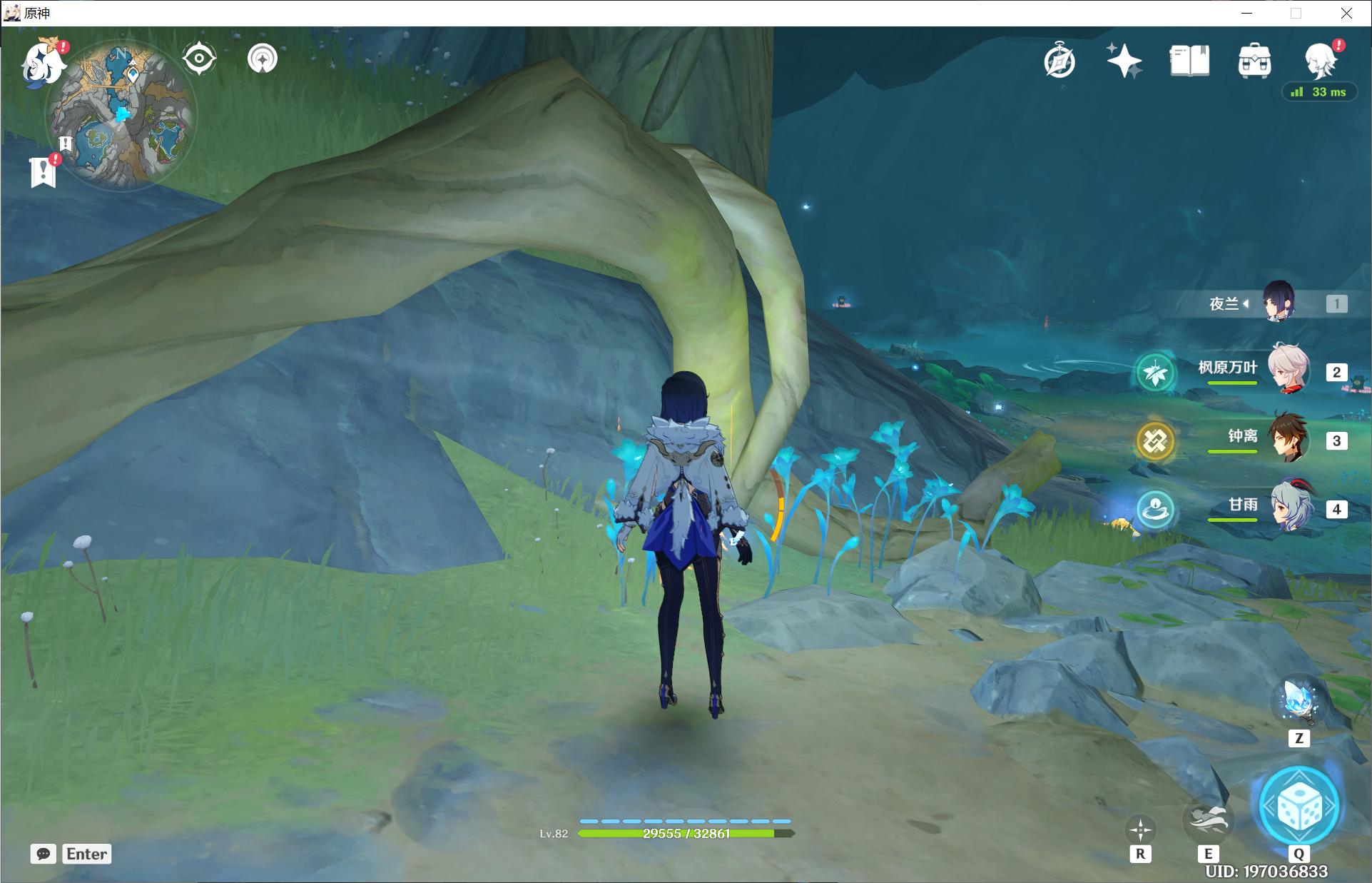Open the Wish star icon
This screenshot has height=883, width=1372.
point(1124,61)
